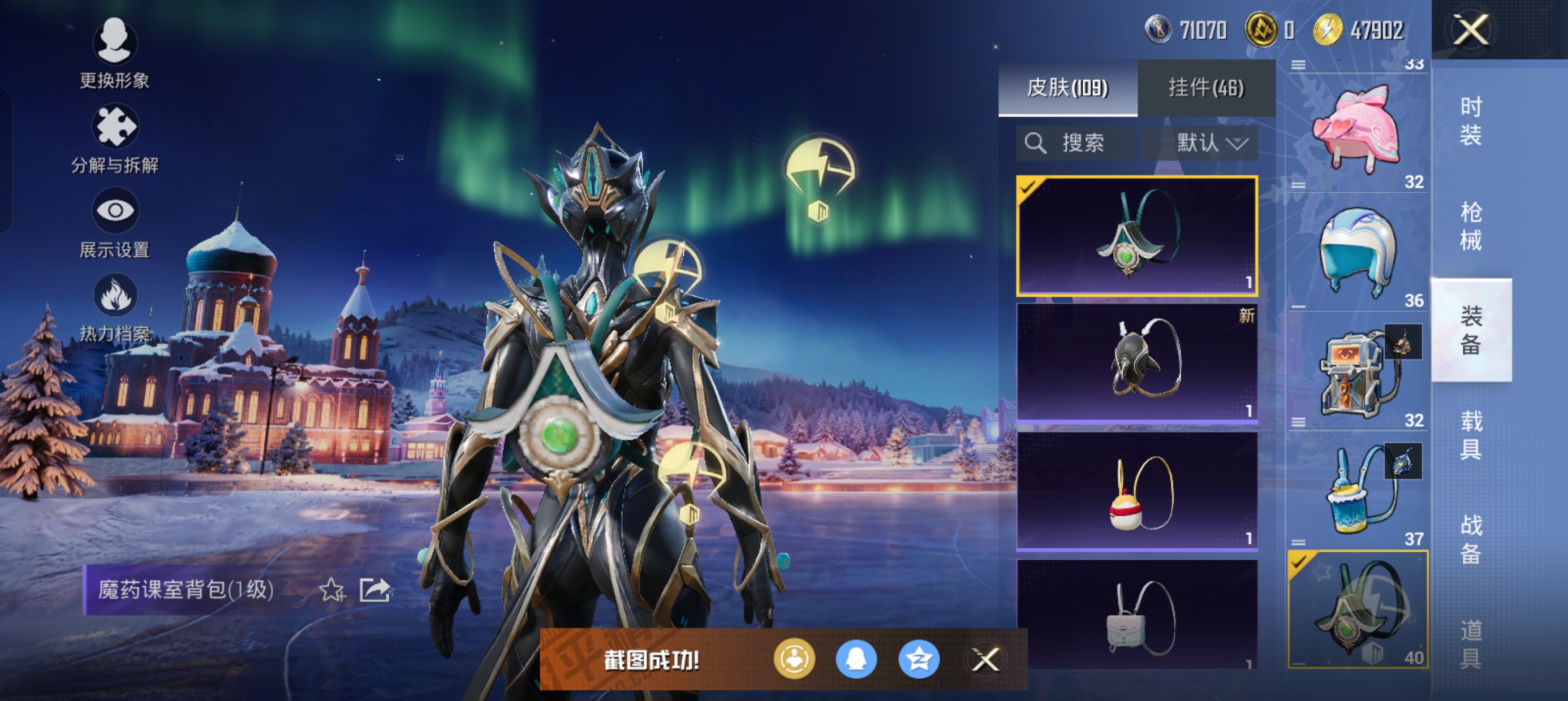The width and height of the screenshot is (1568, 701).
Task: Open the 载具 vehicles category tab
Action: coord(1470,435)
